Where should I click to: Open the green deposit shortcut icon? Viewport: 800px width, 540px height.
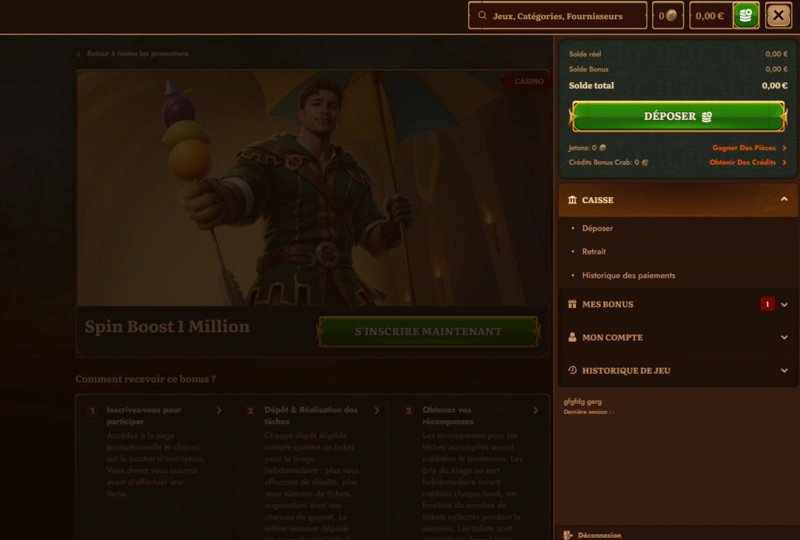coord(745,15)
